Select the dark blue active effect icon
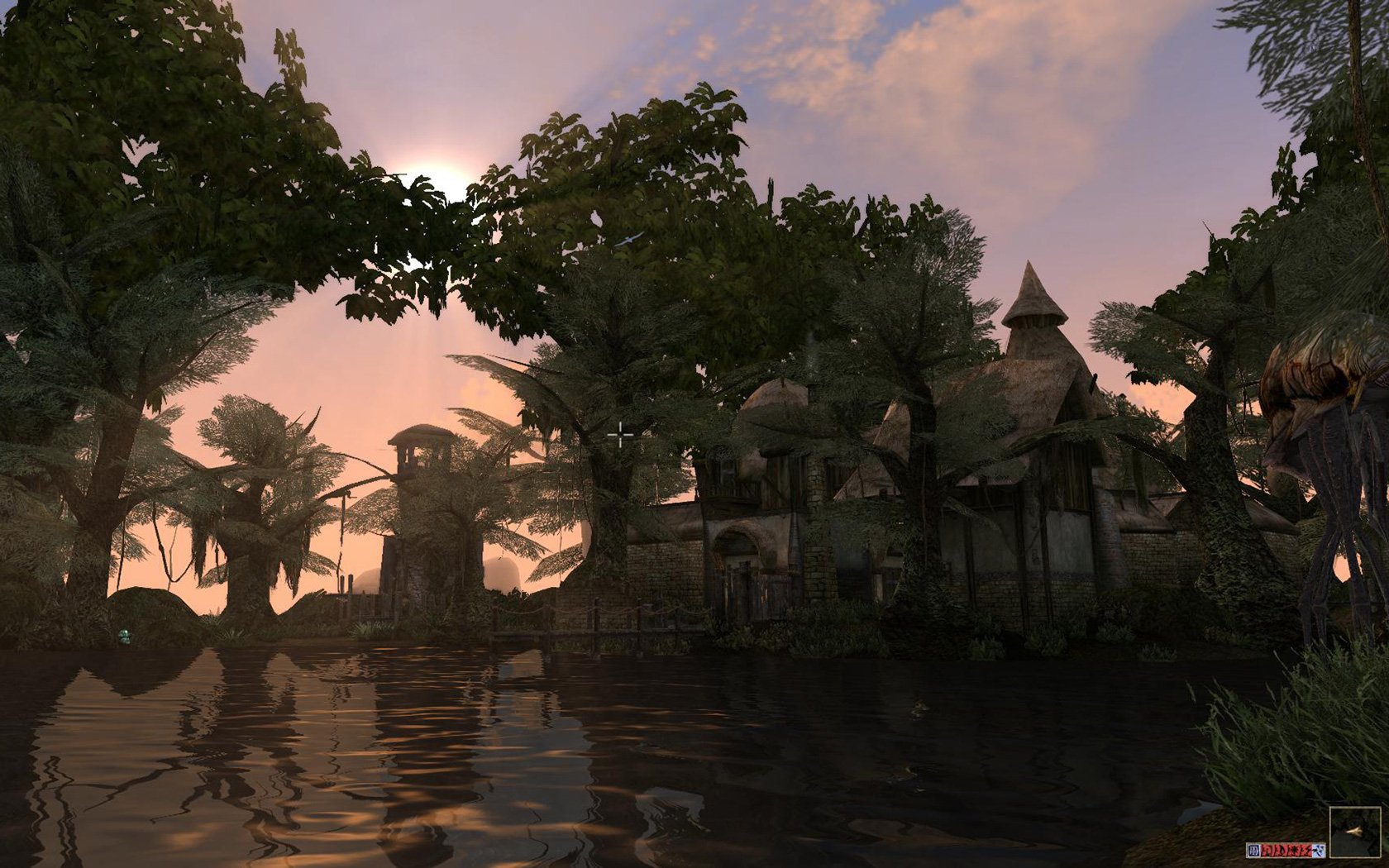 (x=1253, y=850)
